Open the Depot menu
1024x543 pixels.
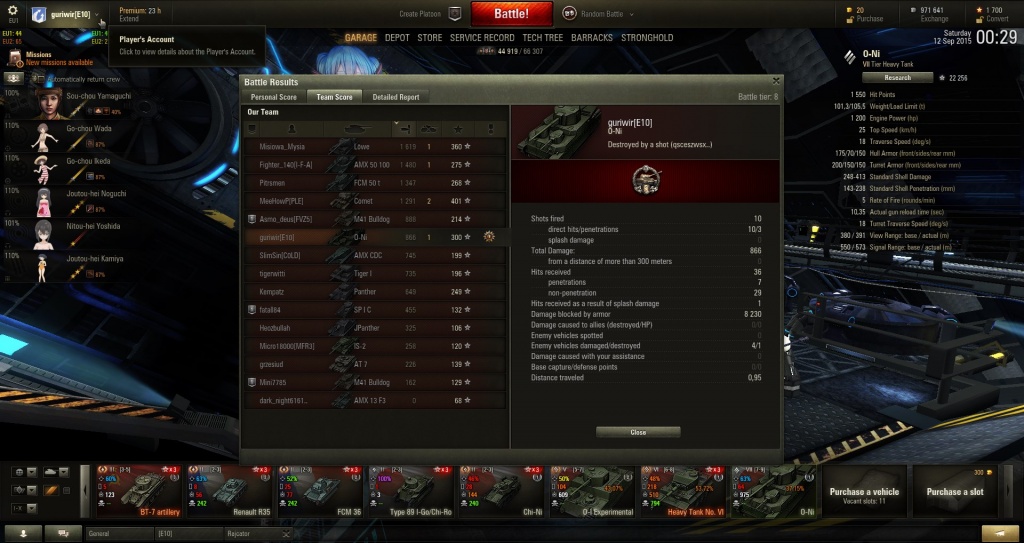tap(397, 38)
